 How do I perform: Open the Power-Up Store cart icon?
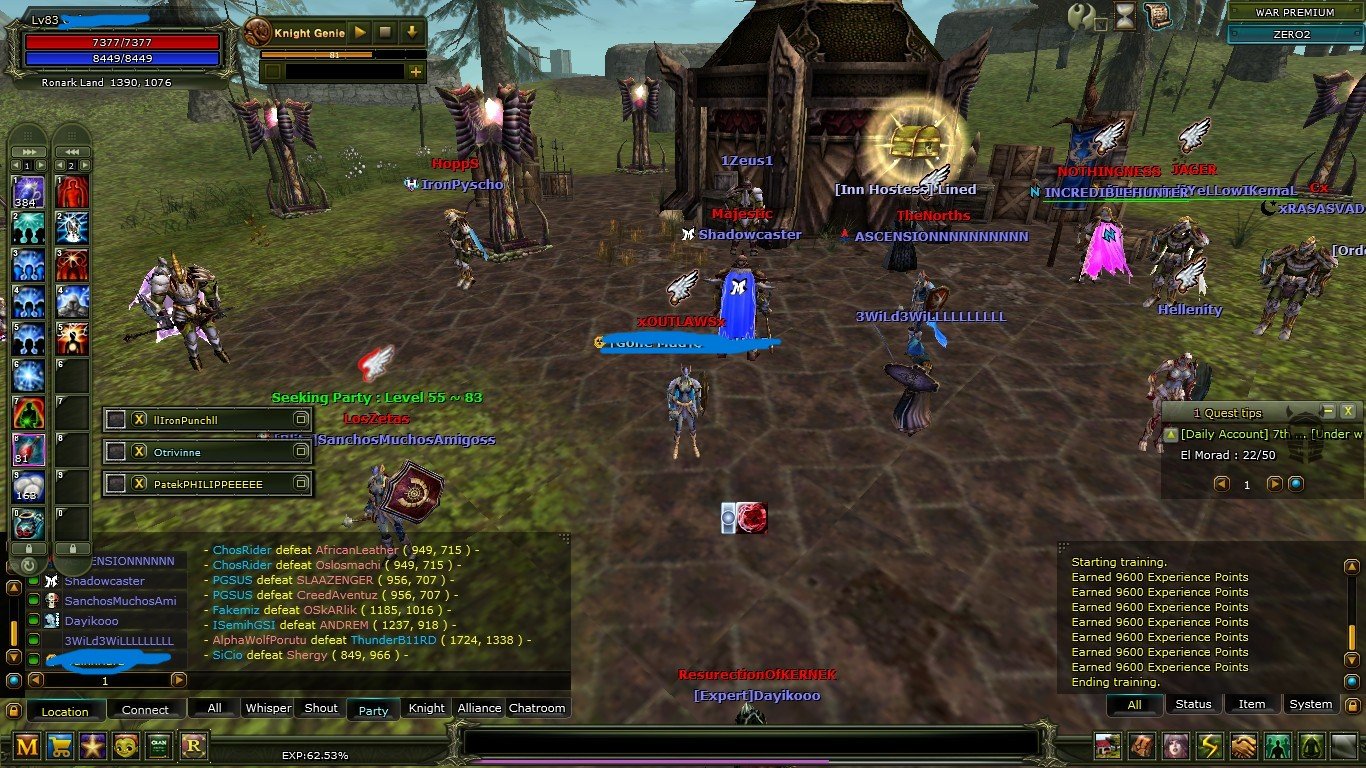60,748
